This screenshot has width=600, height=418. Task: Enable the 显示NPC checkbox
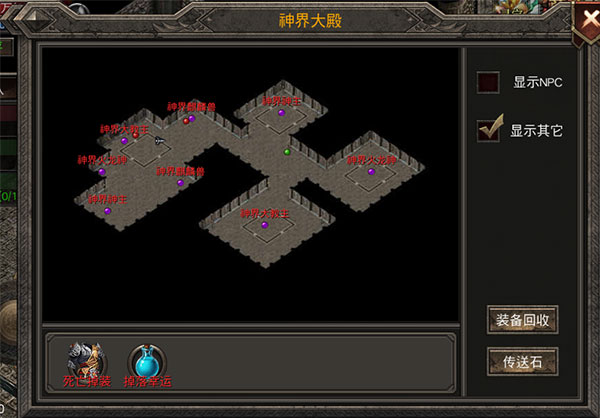point(488,83)
